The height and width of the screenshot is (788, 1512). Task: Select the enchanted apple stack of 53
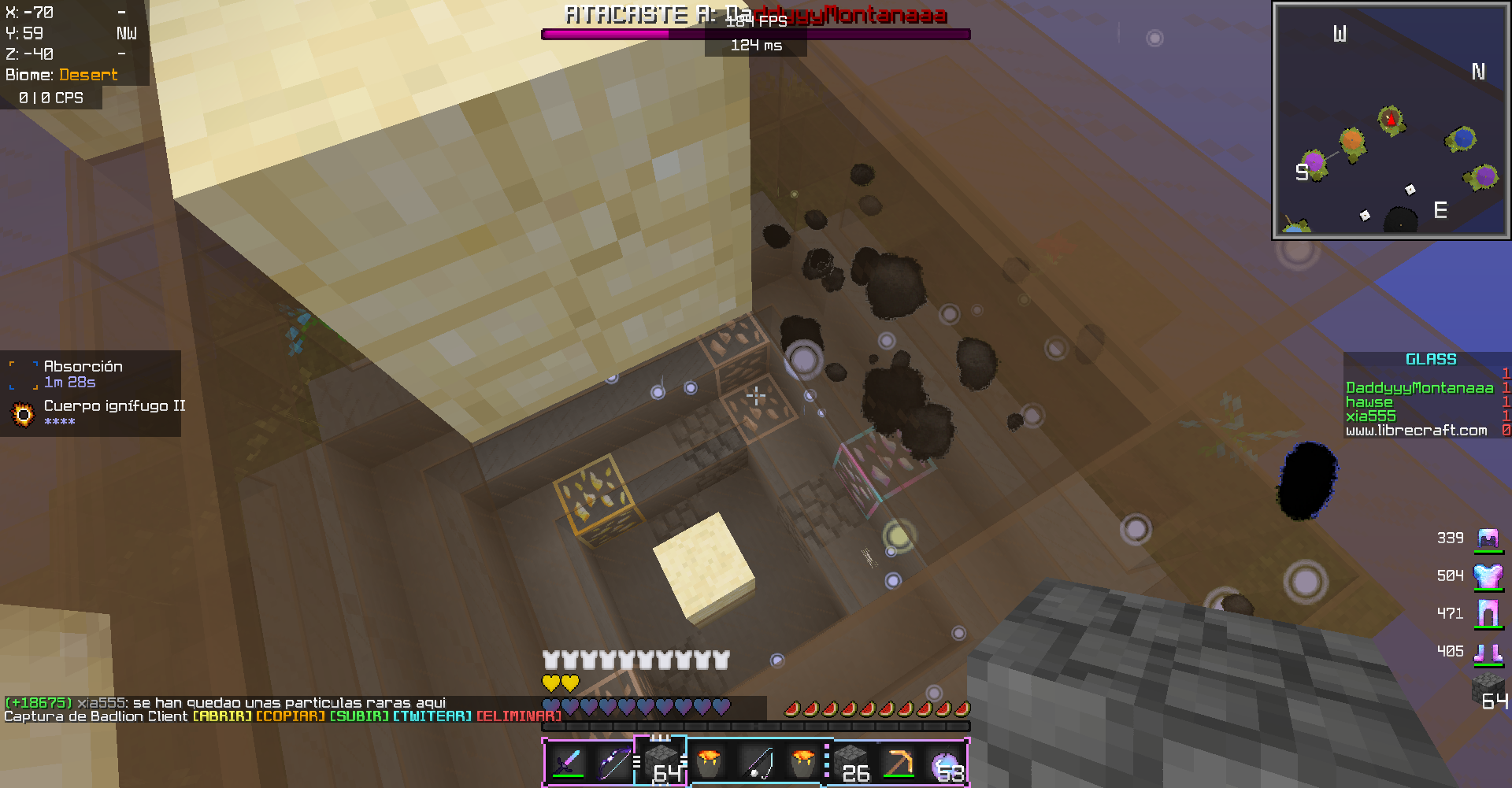pos(947,763)
